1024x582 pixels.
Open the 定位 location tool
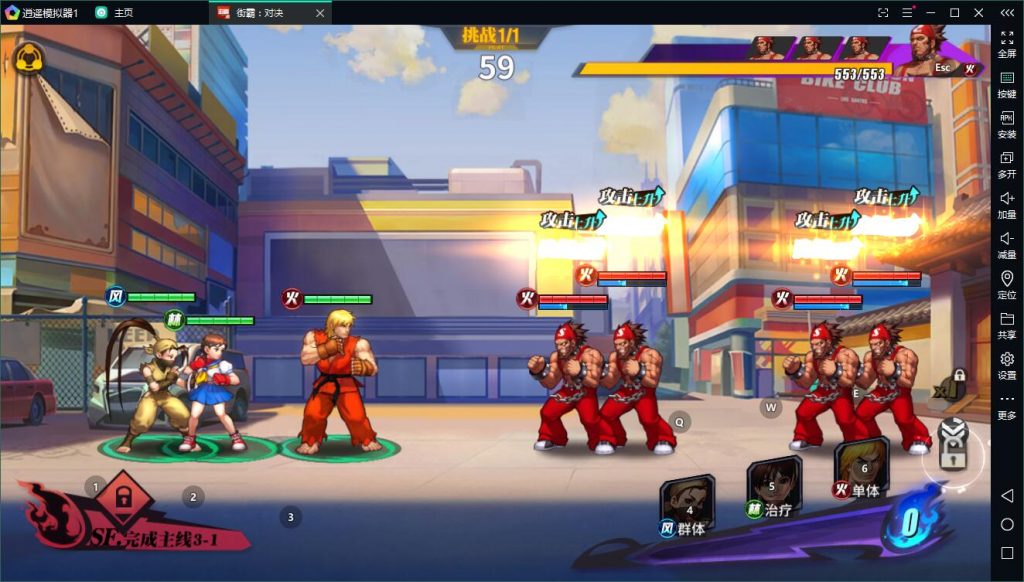(1007, 284)
